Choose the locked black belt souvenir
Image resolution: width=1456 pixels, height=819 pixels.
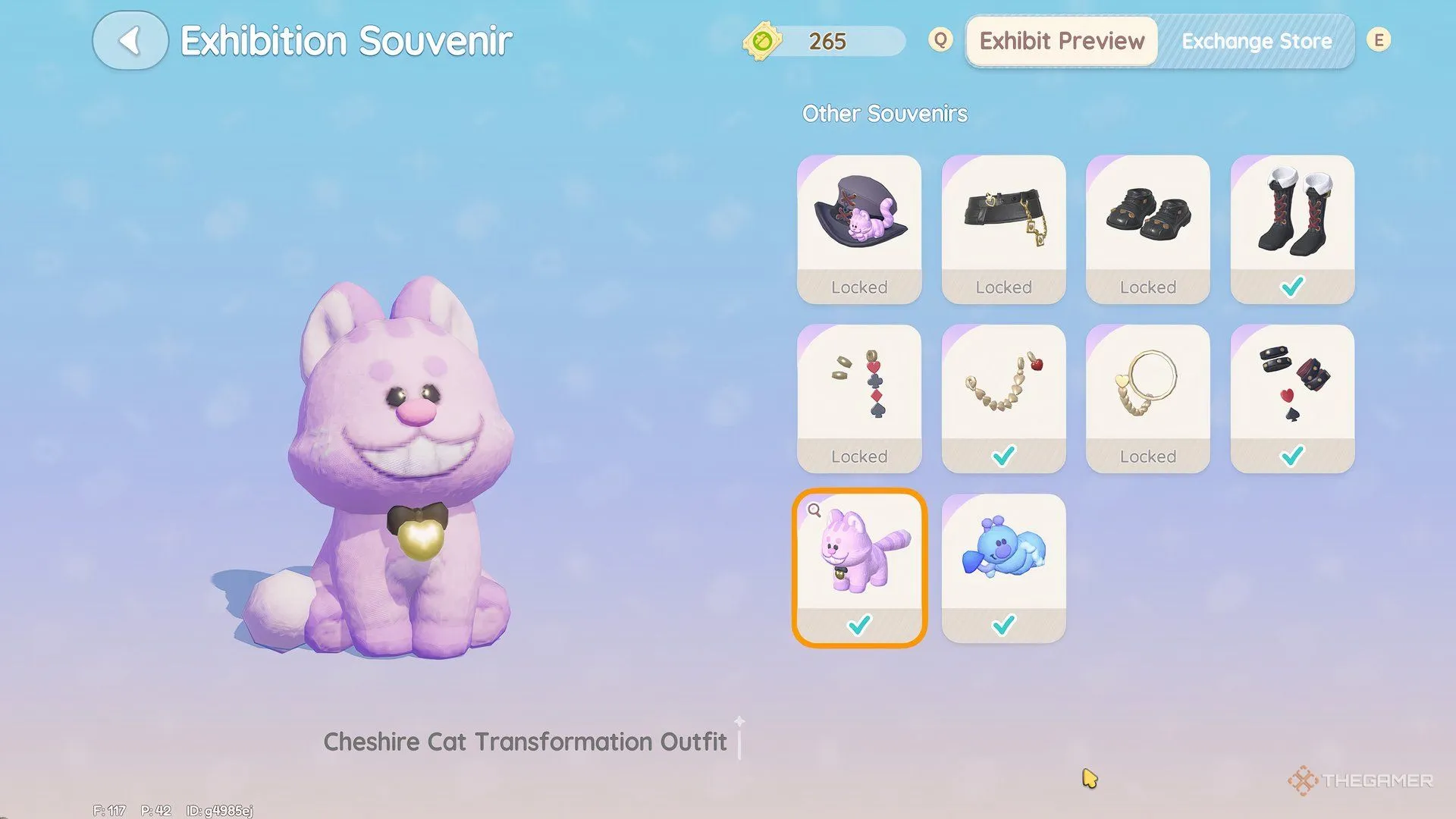point(1003,229)
